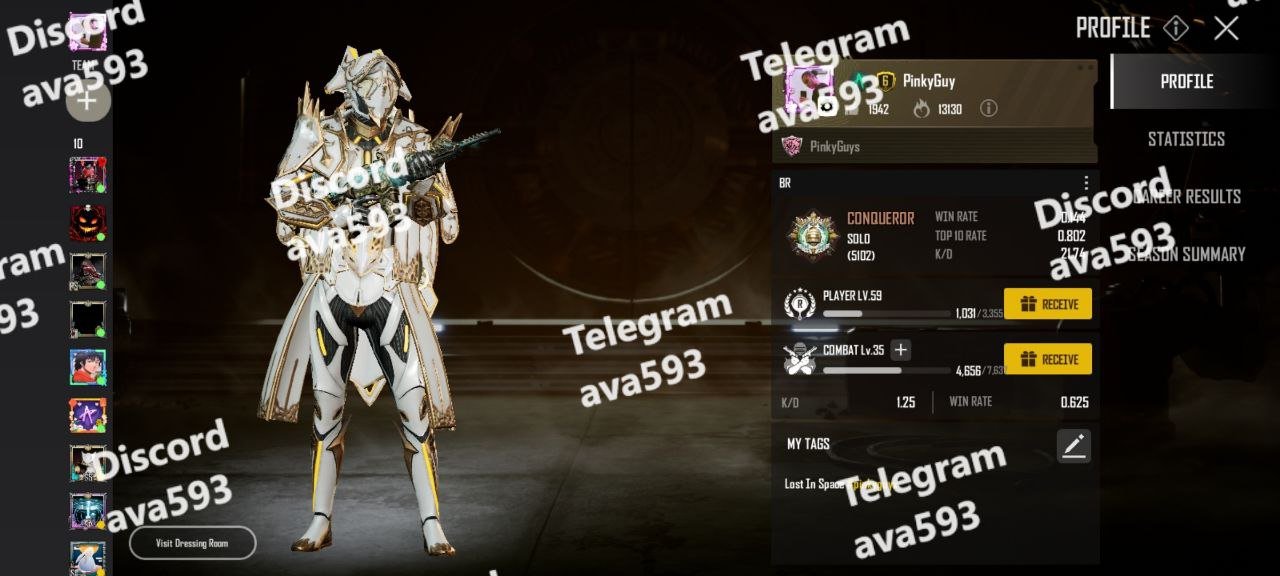The width and height of the screenshot is (1280, 576).
Task: Select the highlighted Profile tab
Action: (1186, 82)
